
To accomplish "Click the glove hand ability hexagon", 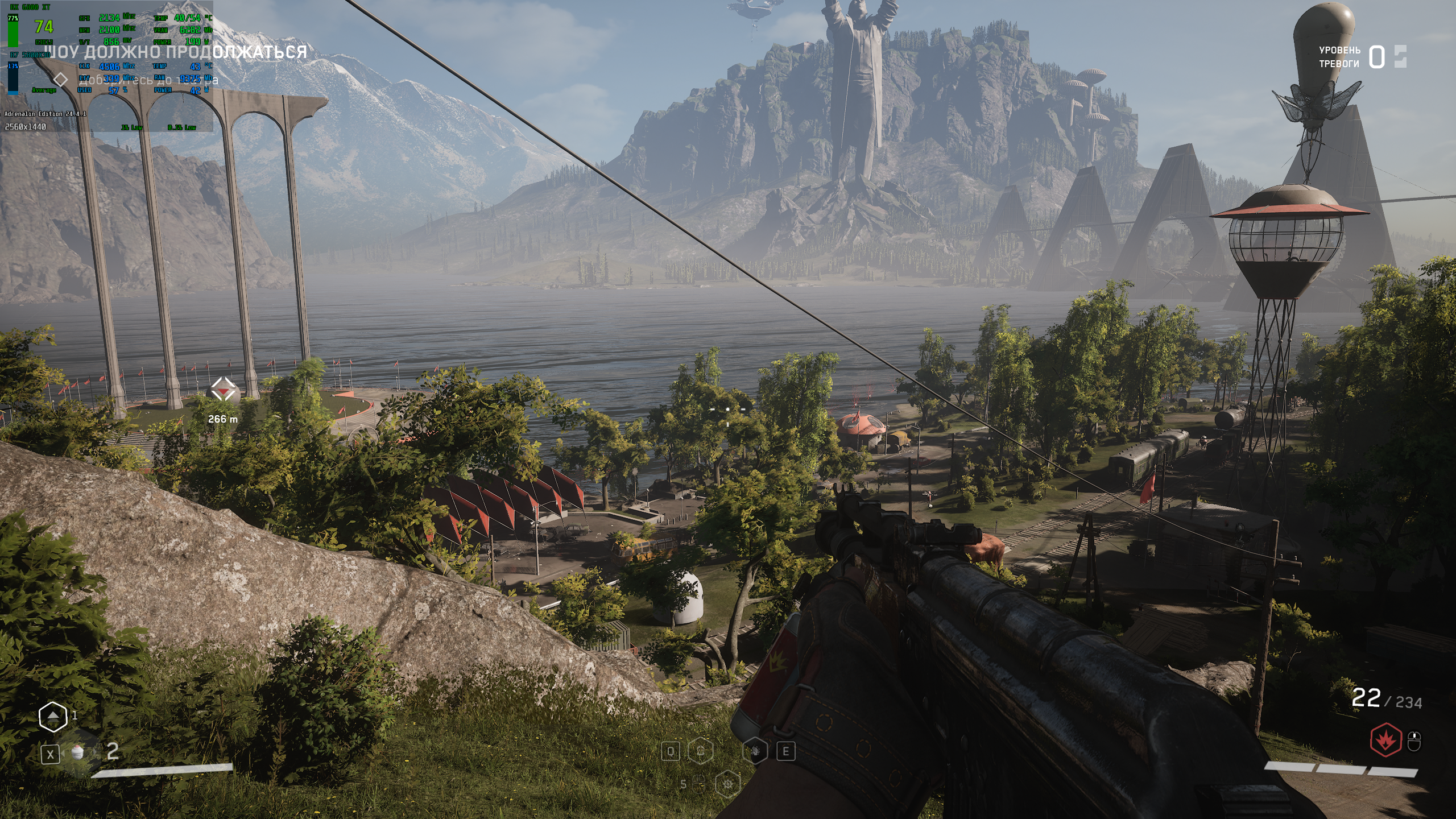I will (755, 751).
